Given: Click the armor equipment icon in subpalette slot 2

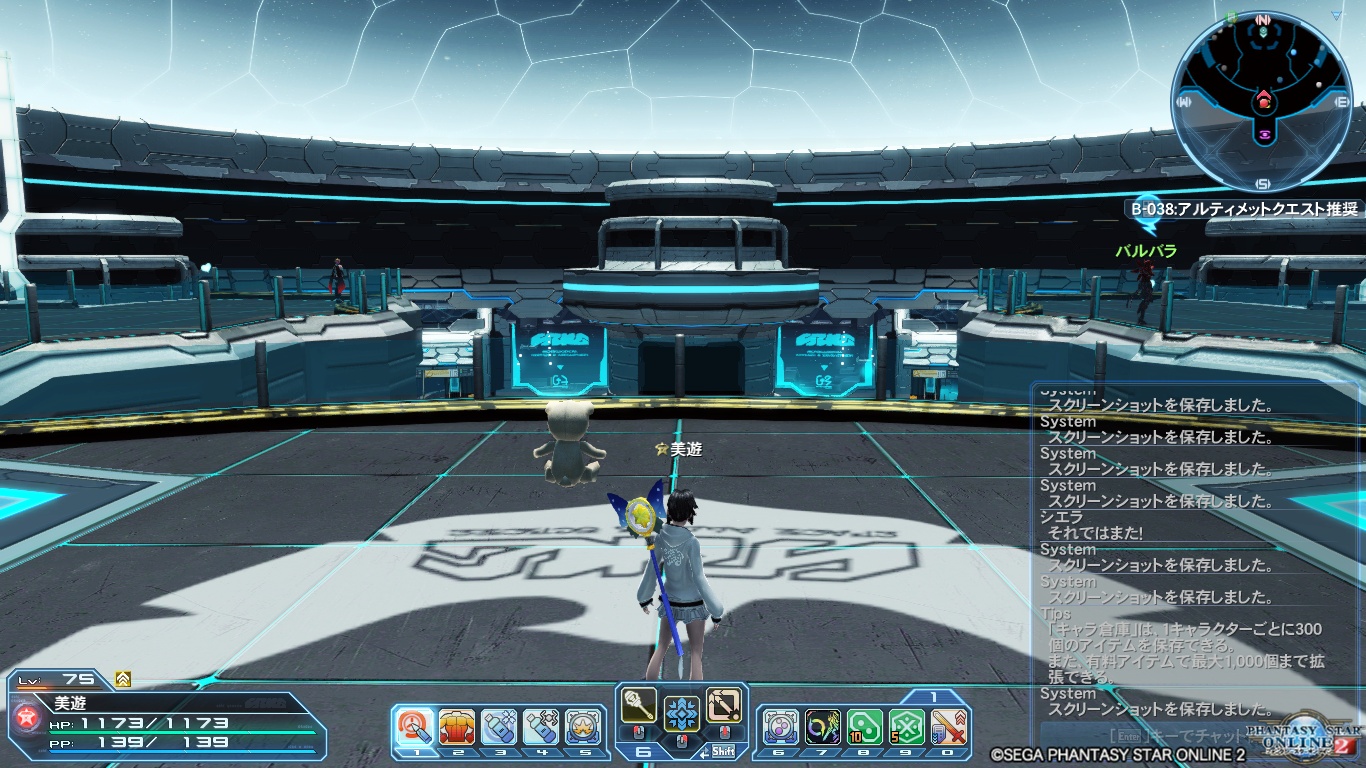Looking at the screenshot, I should point(455,726).
